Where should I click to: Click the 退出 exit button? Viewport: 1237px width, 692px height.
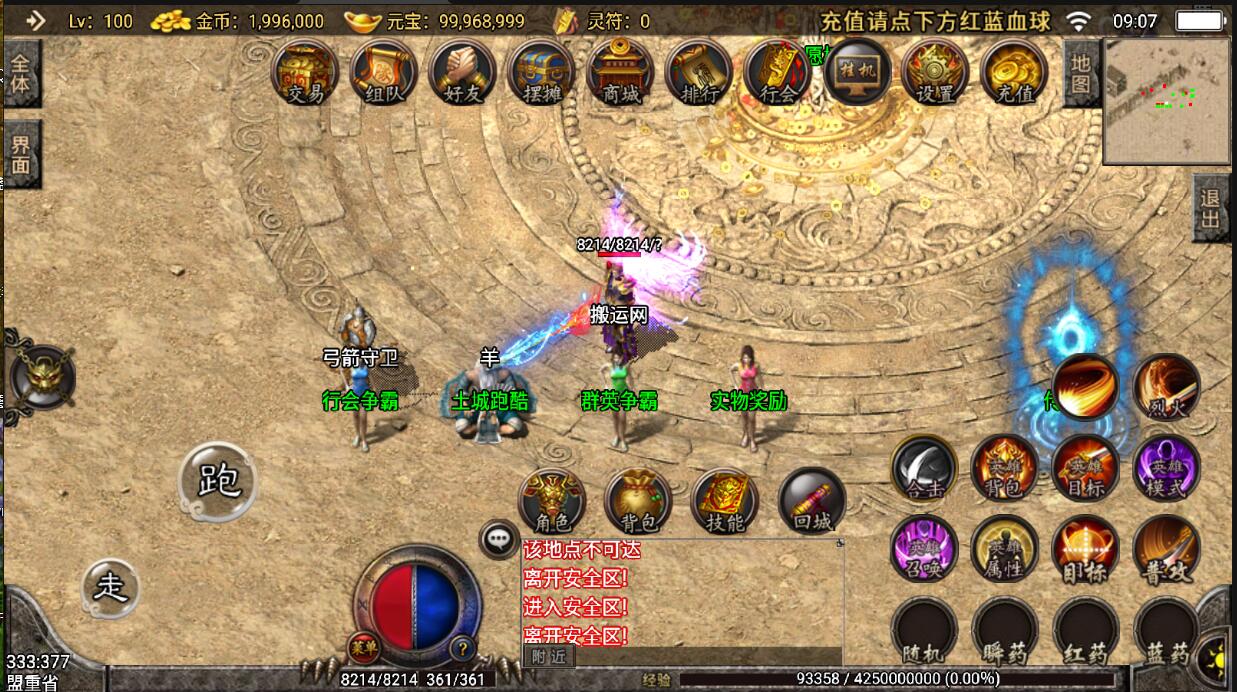click(1211, 207)
